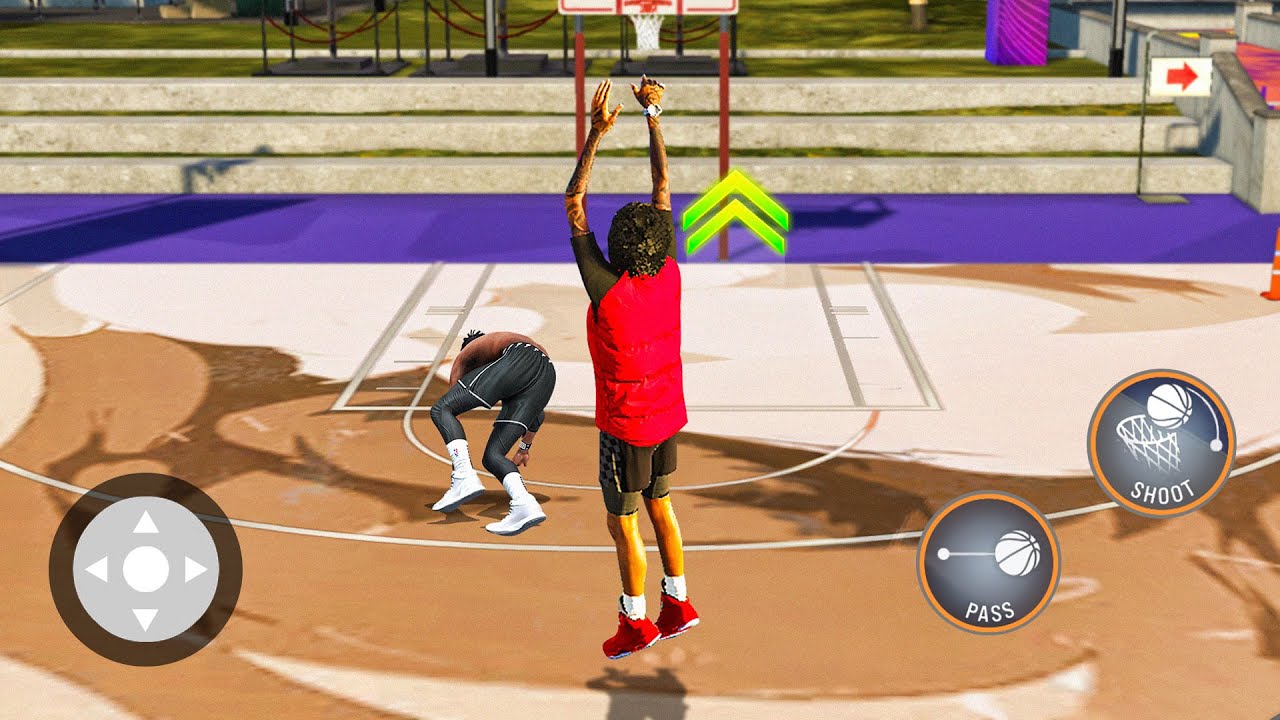Click the up arrow on the D-pad
The width and height of the screenshot is (1280, 720).
pyautogui.click(x=146, y=522)
